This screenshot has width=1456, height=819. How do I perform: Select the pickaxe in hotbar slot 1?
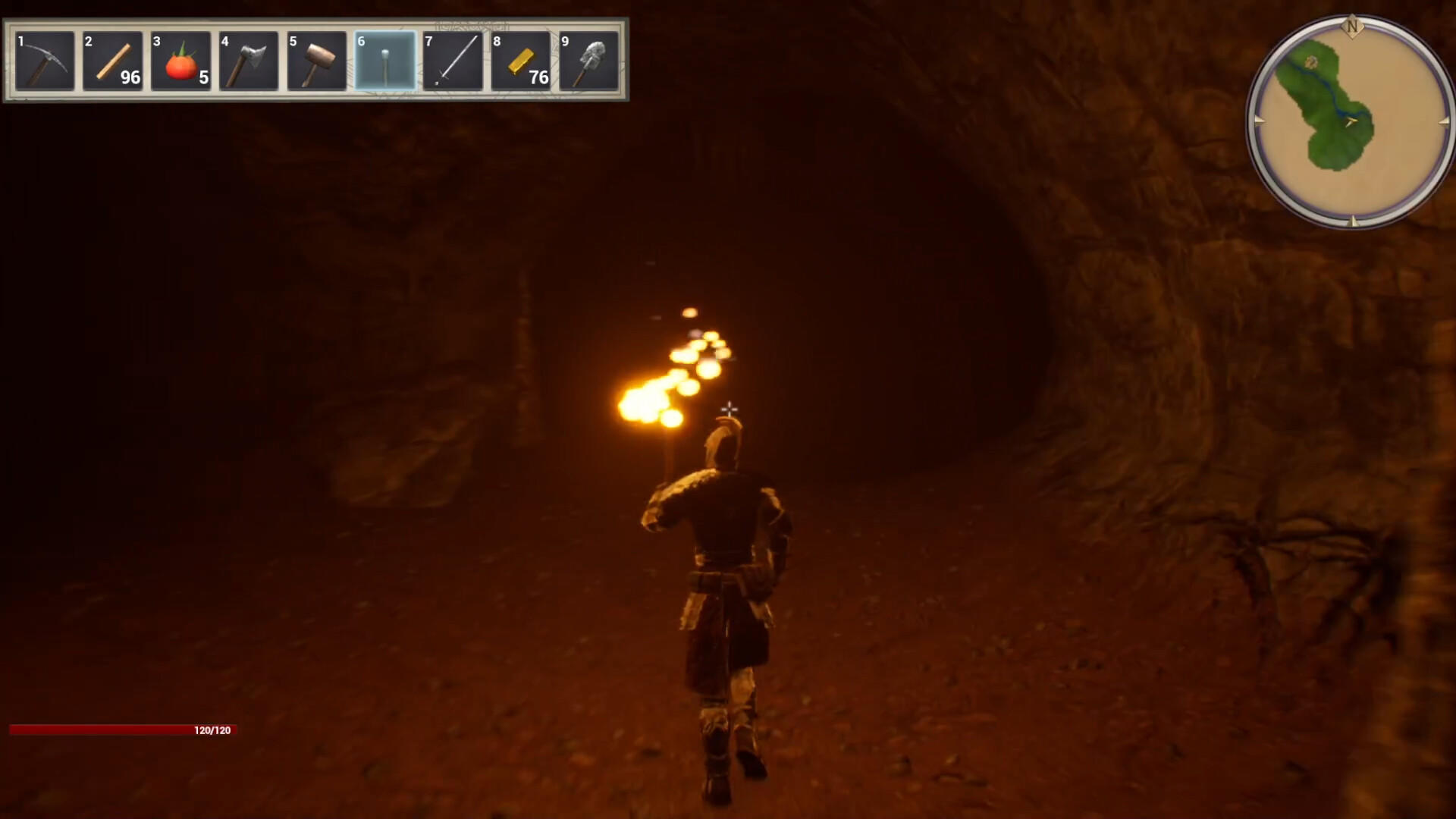[45, 61]
